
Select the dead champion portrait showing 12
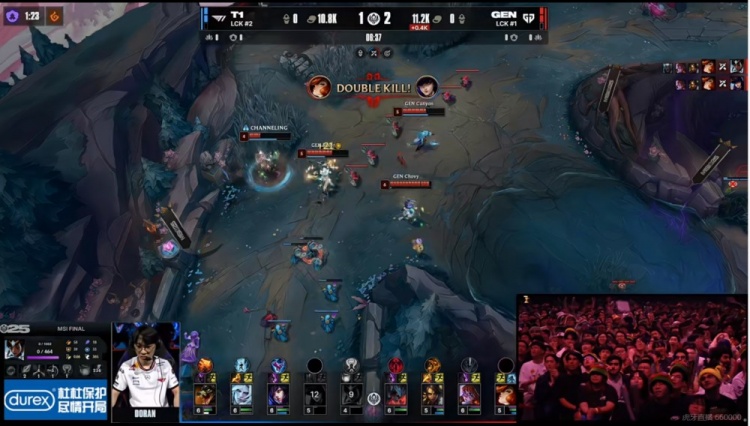pos(315,395)
